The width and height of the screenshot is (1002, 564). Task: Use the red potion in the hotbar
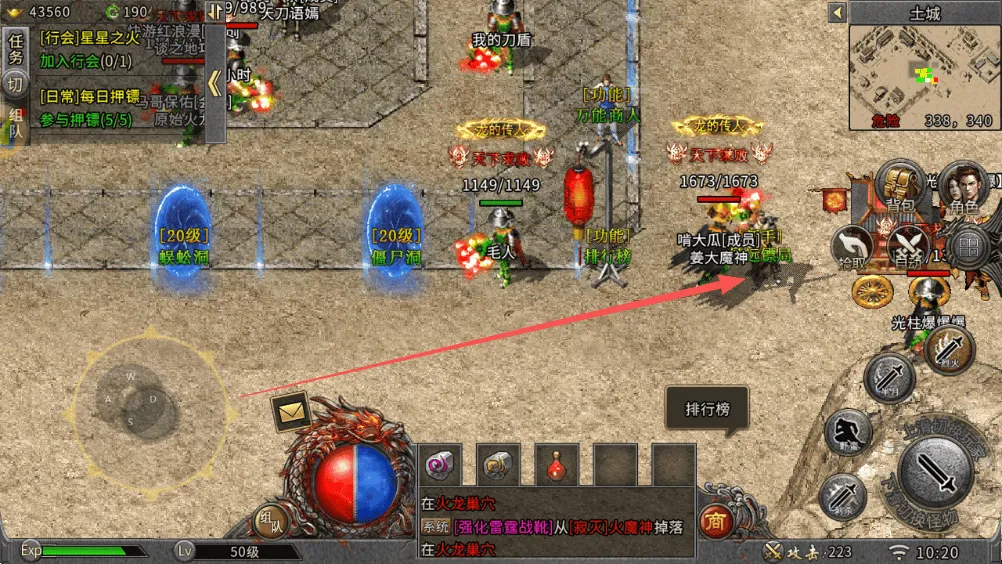point(557,465)
